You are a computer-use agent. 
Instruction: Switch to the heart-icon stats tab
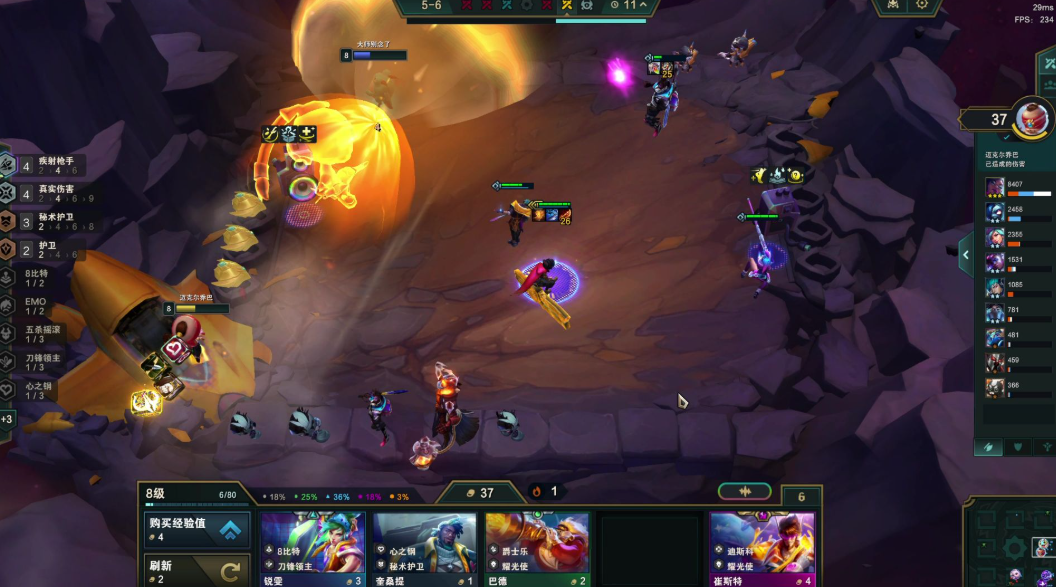point(1018,447)
